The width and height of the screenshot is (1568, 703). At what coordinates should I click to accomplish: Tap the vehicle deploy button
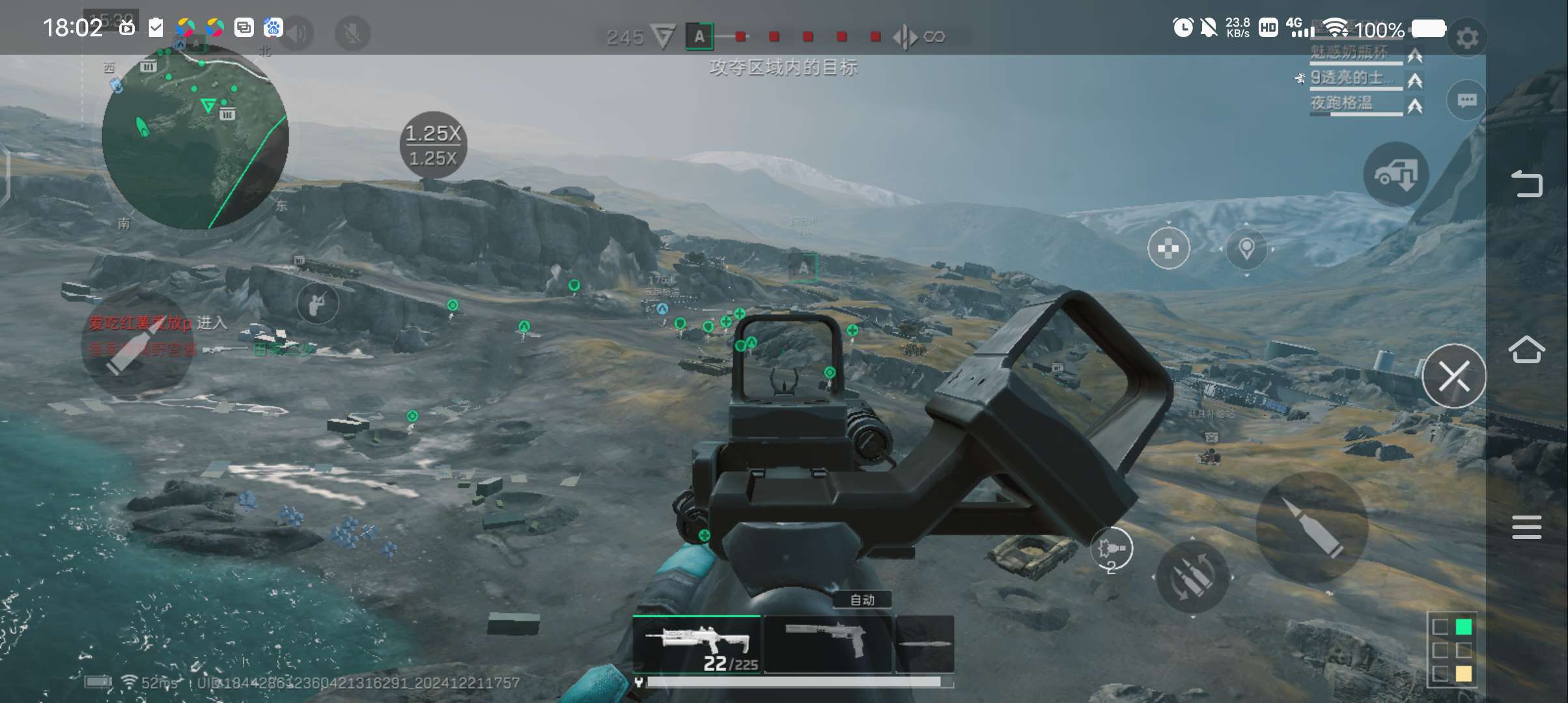[1396, 174]
